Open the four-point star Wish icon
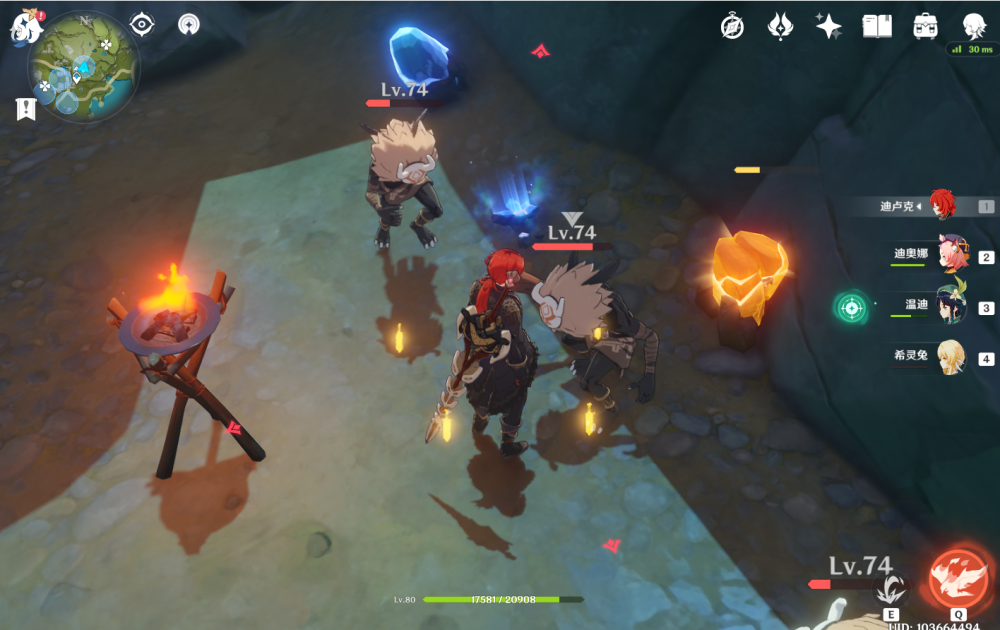 pyautogui.click(x=828, y=27)
